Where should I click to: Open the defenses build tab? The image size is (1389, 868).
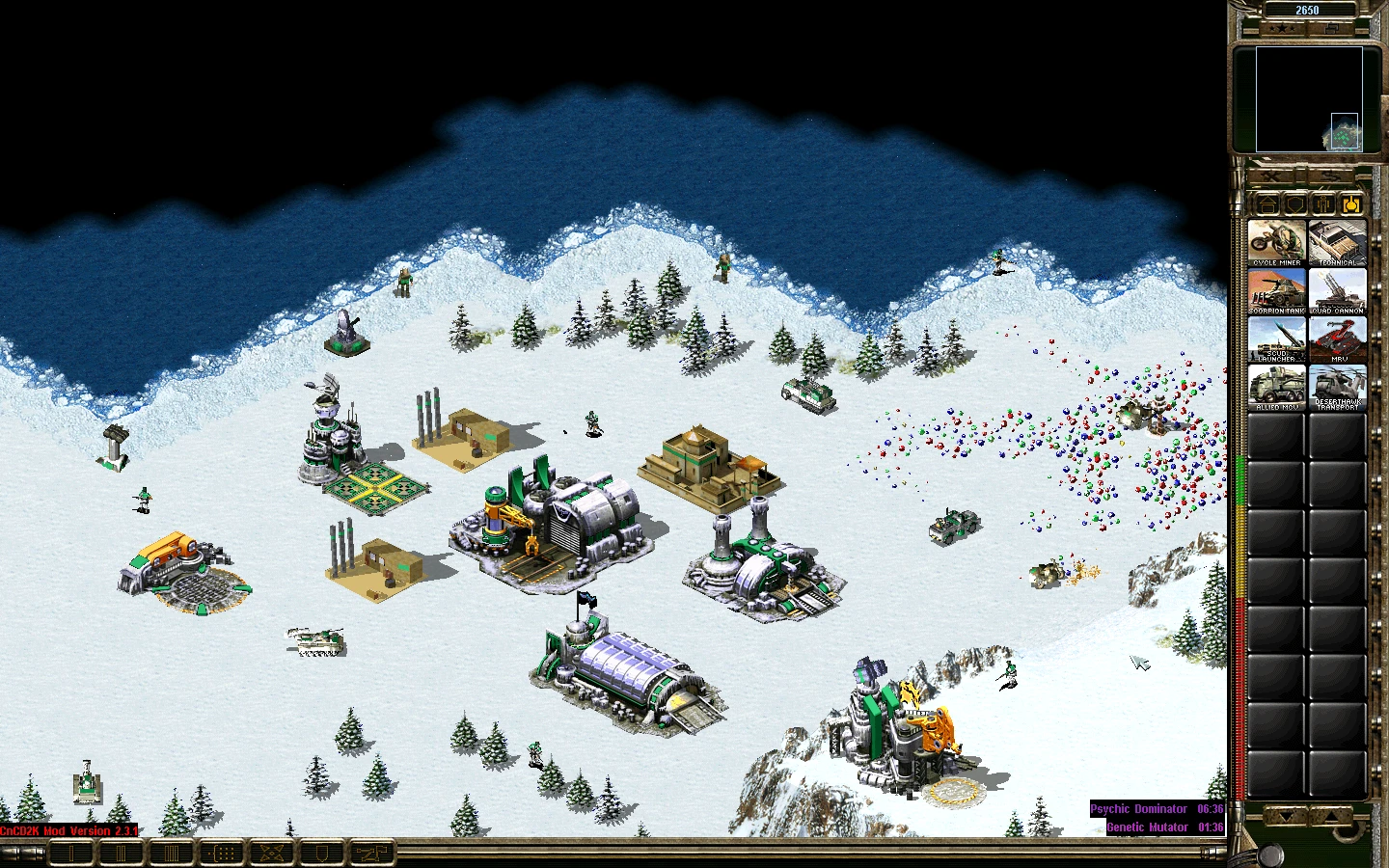[x=1295, y=204]
